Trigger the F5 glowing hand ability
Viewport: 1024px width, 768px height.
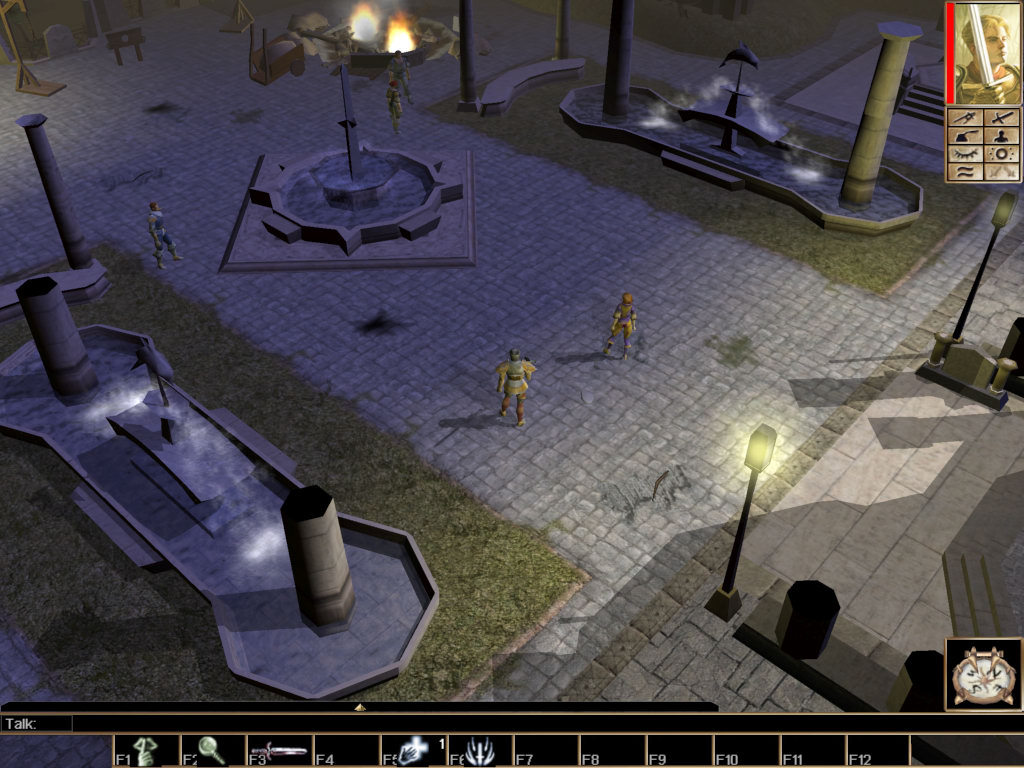[x=412, y=751]
